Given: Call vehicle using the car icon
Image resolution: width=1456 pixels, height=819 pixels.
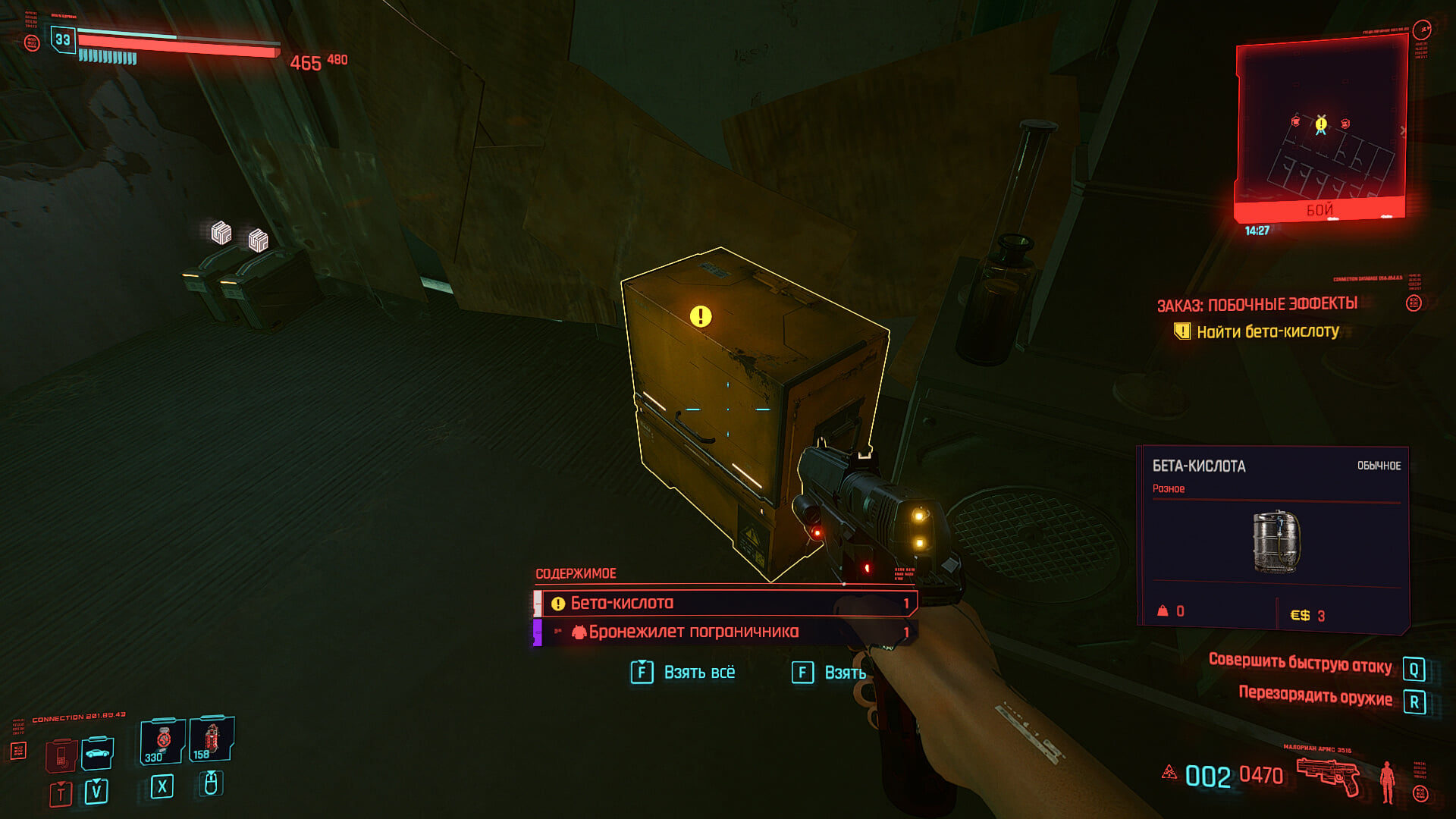Looking at the screenshot, I should coord(98,753).
